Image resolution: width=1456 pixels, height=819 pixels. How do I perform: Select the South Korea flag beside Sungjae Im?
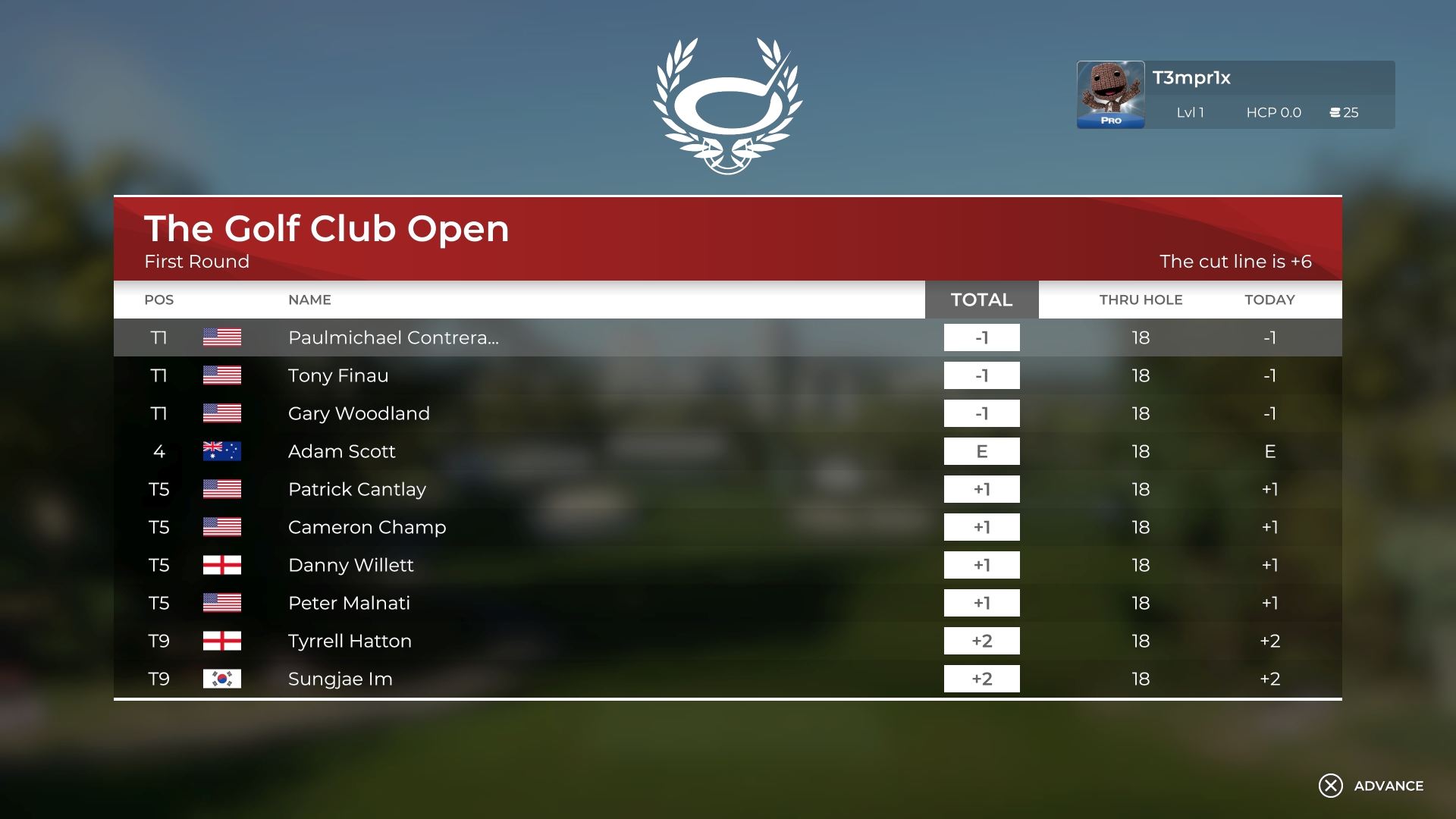click(223, 679)
